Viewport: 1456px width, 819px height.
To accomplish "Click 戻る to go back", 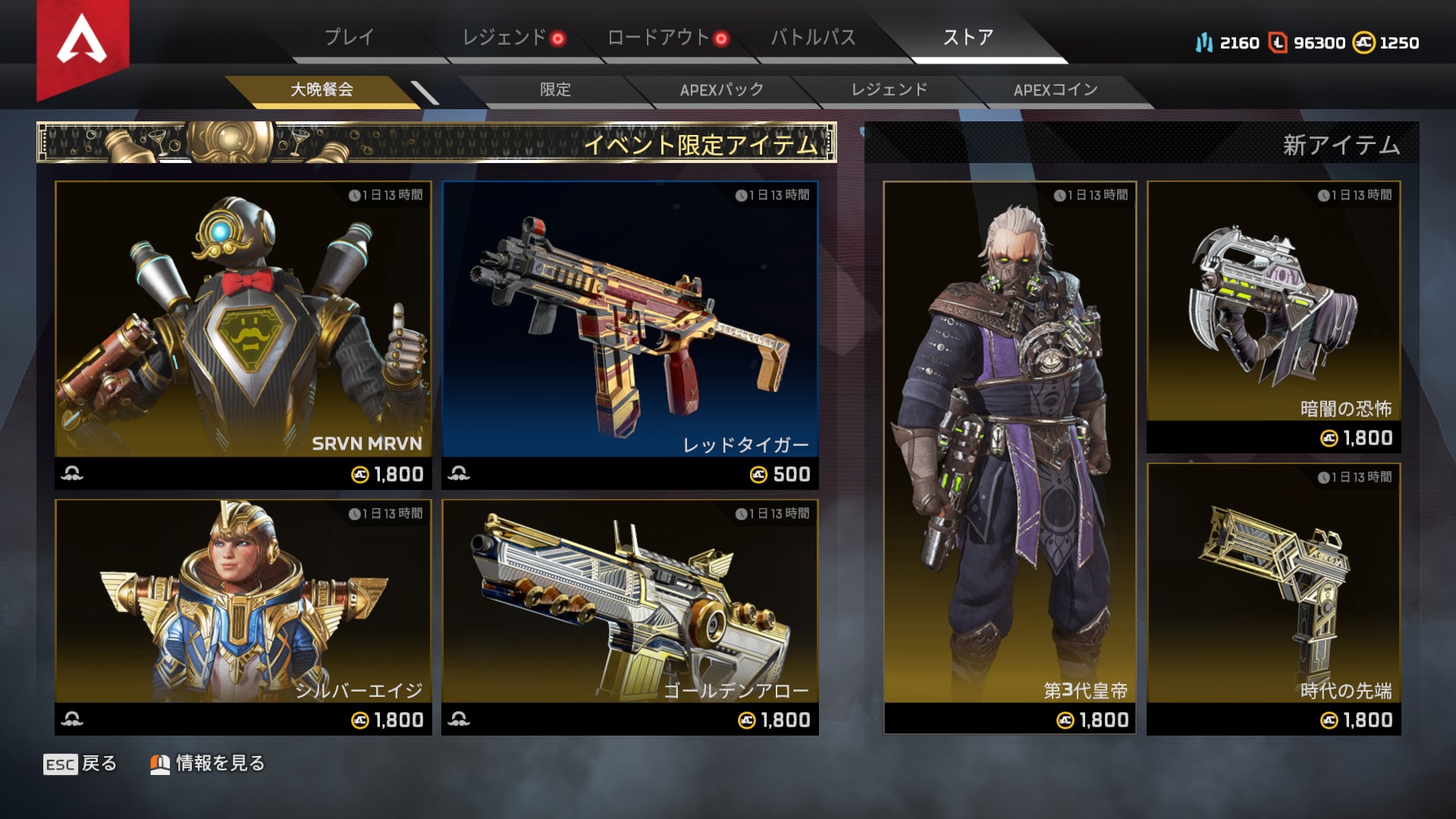I will coord(81,764).
